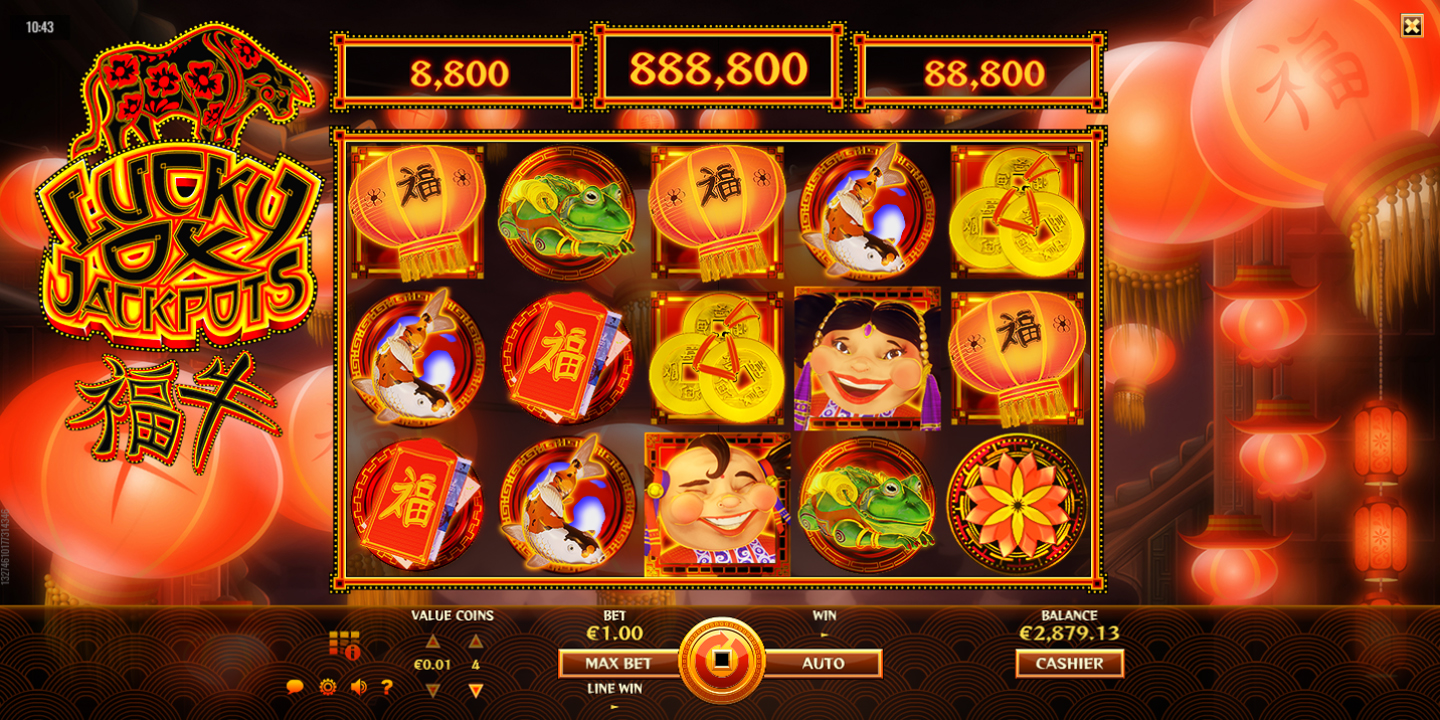Image resolution: width=1440 pixels, height=720 pixels.
Task: Raise the number of coins
Action: 476,641
